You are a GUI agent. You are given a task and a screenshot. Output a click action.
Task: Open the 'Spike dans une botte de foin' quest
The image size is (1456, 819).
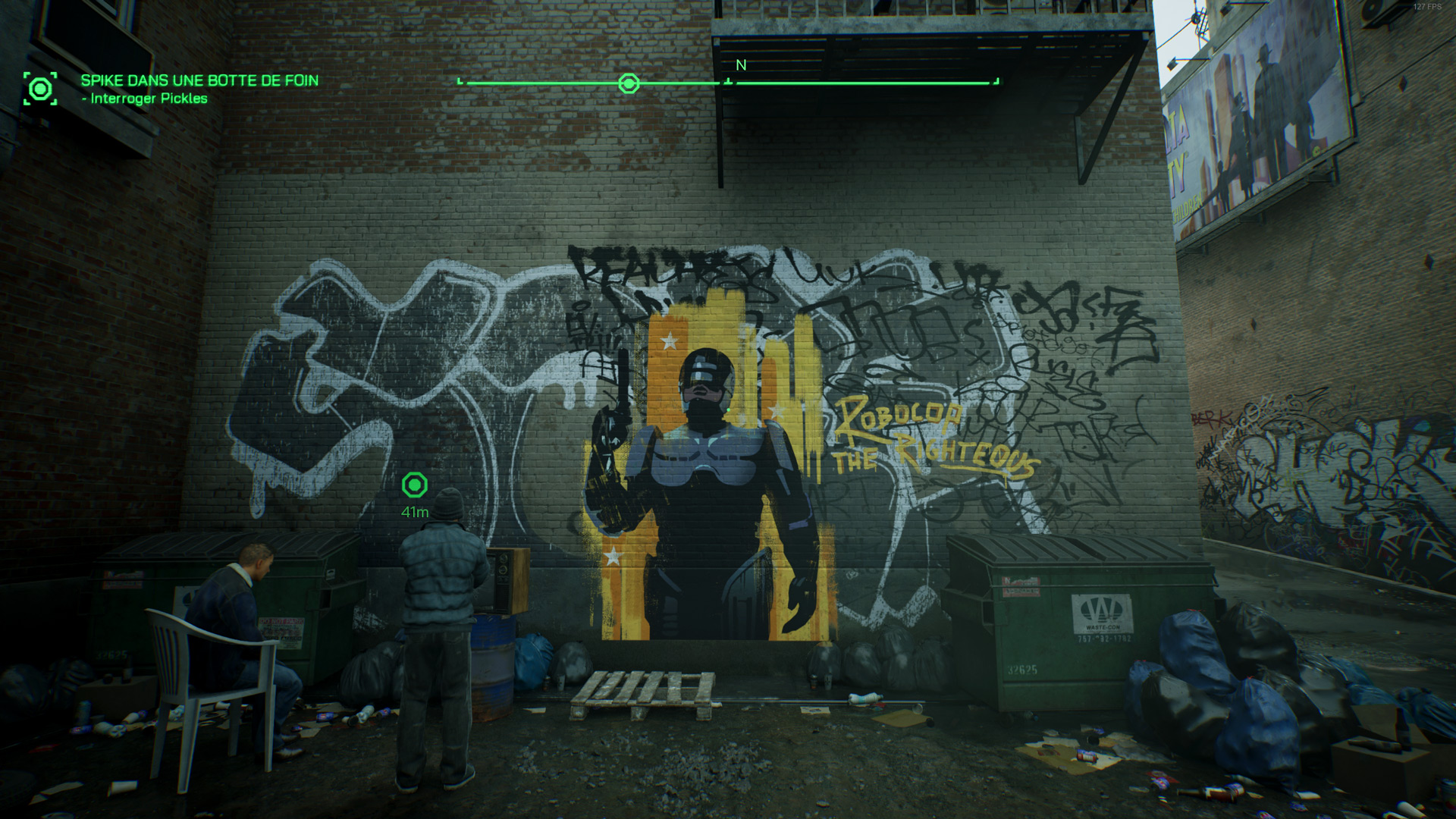199,80
